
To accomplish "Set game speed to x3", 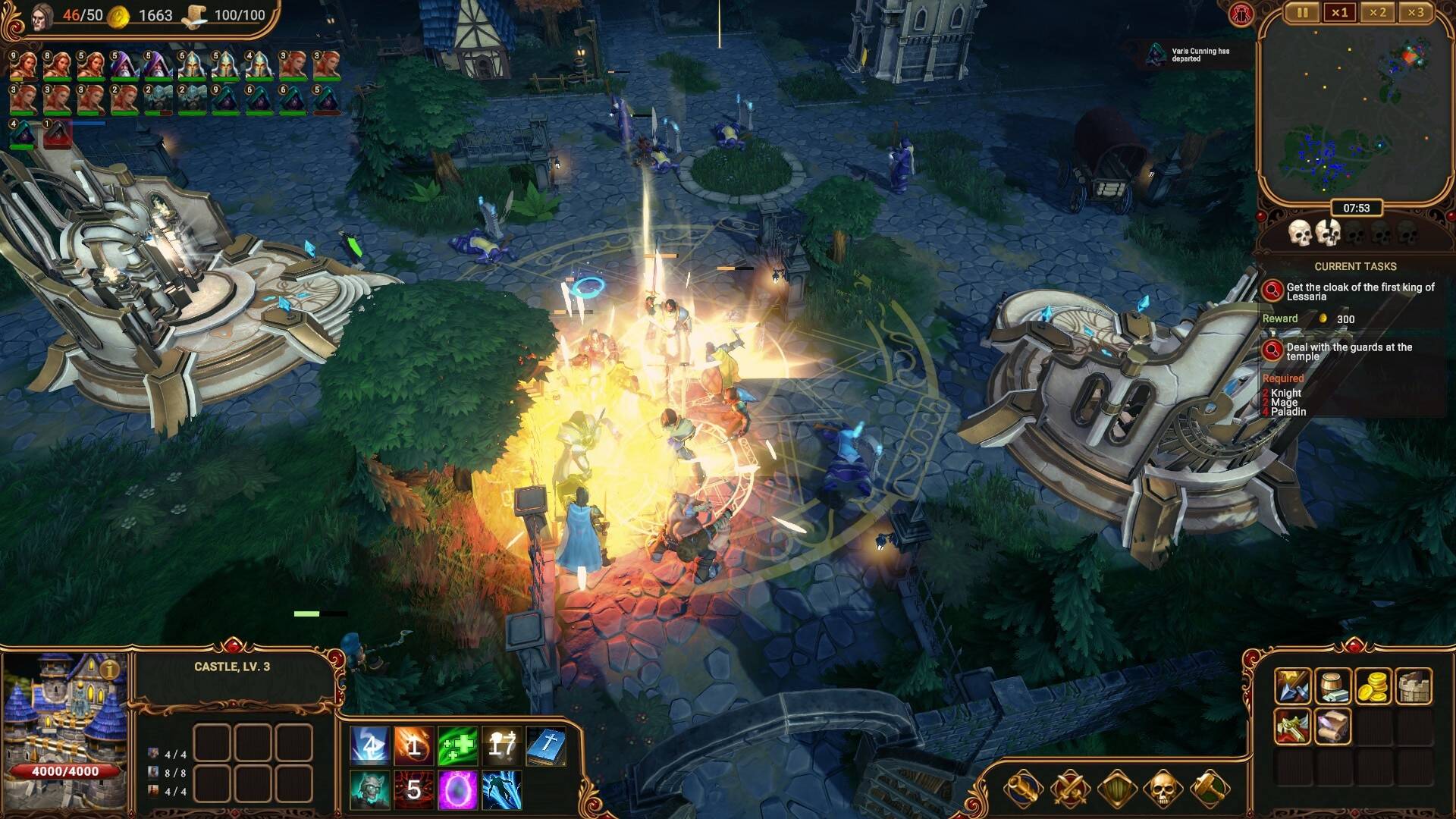I will (x=1415, y=13).
